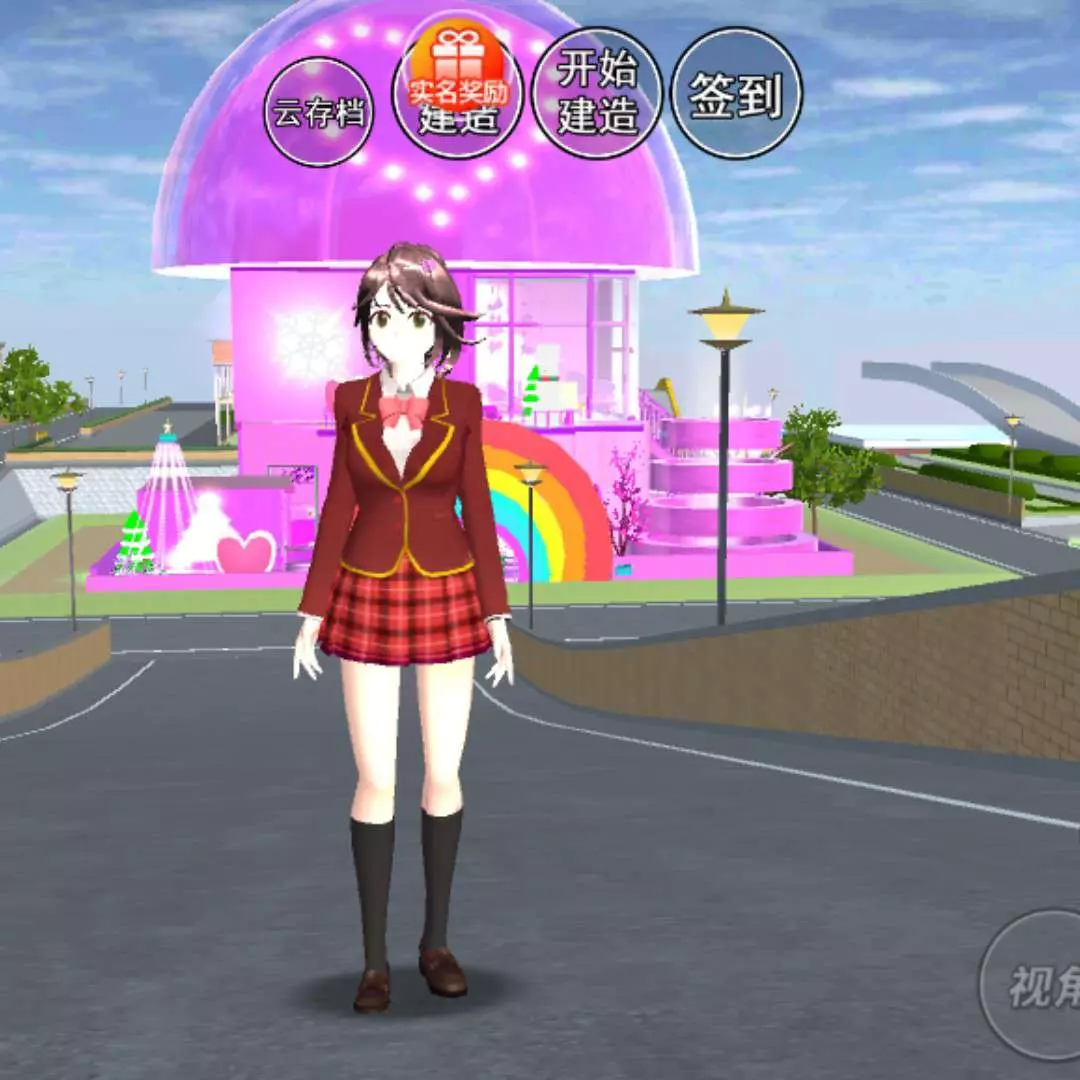The height and width of the screenshot is (1080, 1080).
Task: Open the 云存档 cloud save button
Action: [319, 112]
